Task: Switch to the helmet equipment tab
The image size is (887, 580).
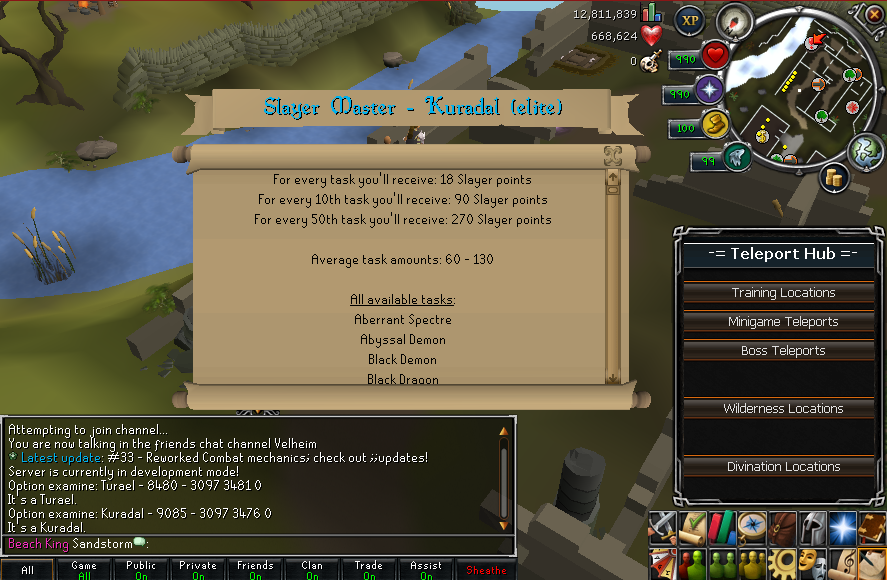Action: (811, 527)
